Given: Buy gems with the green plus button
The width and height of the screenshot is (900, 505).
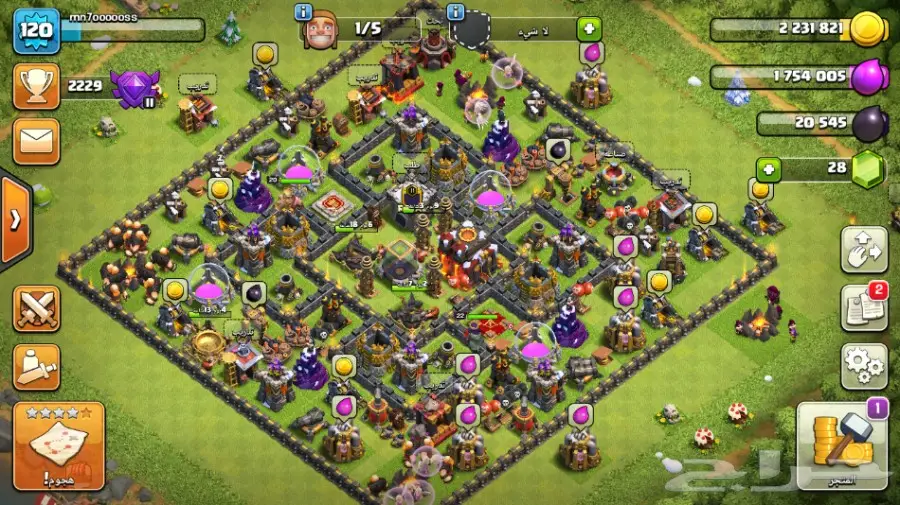Looking at the screenshot, I should click(x=768, y=169).
